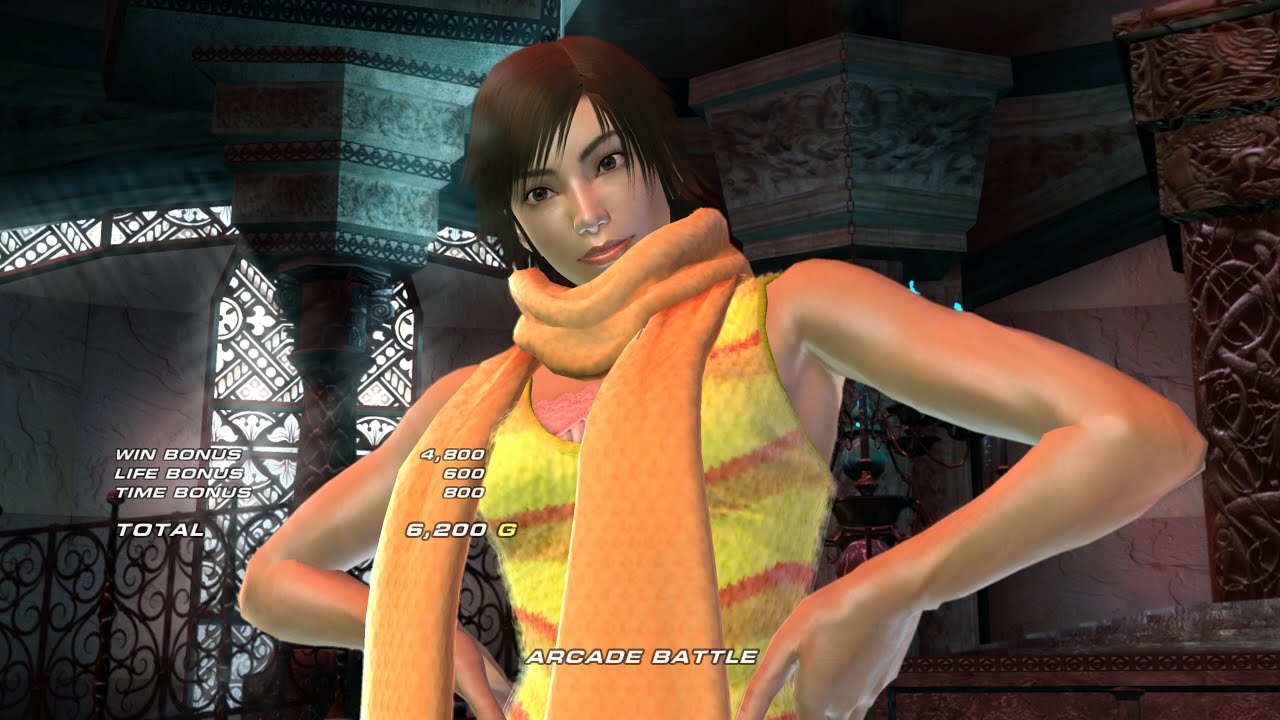Click the LIFE BONUS text
The image size is (1280, 720).
click(x=181, y=471)
